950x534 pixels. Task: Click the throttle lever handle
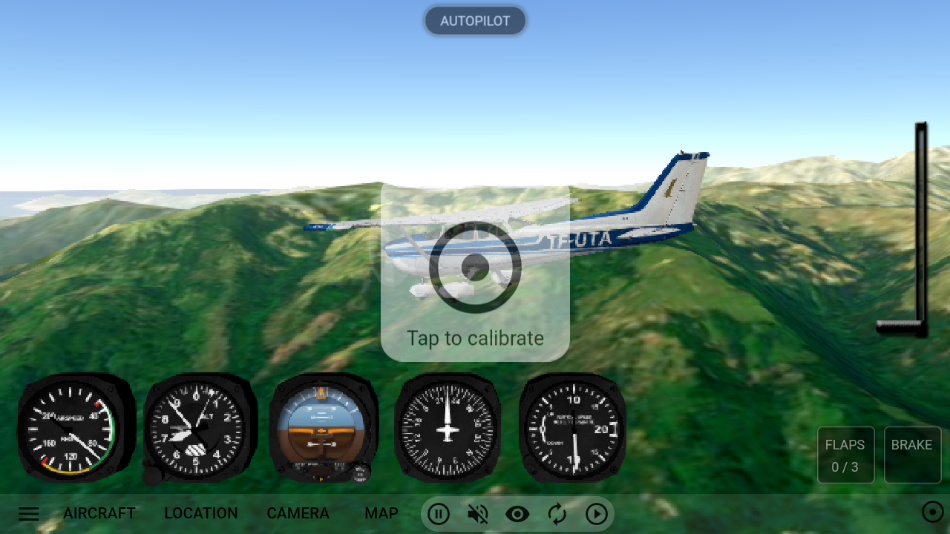coord(902,327)
